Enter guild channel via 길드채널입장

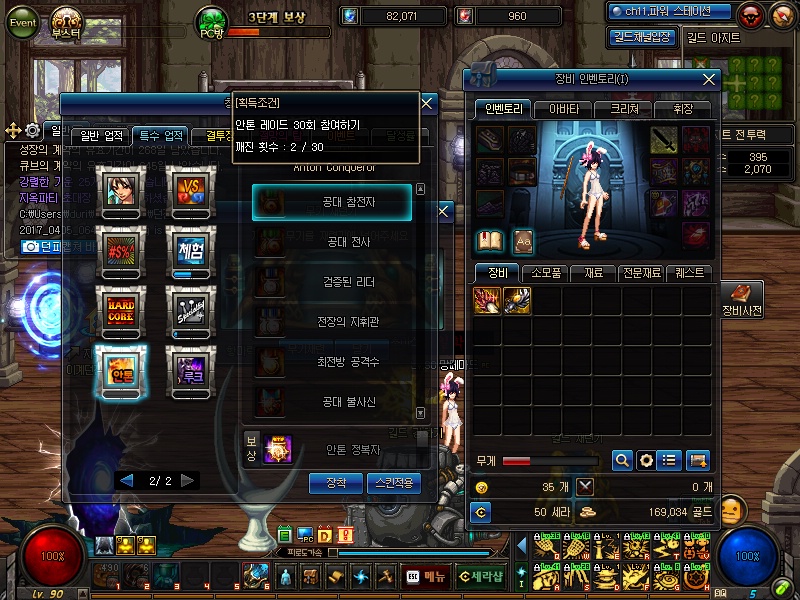click(641, 37)
